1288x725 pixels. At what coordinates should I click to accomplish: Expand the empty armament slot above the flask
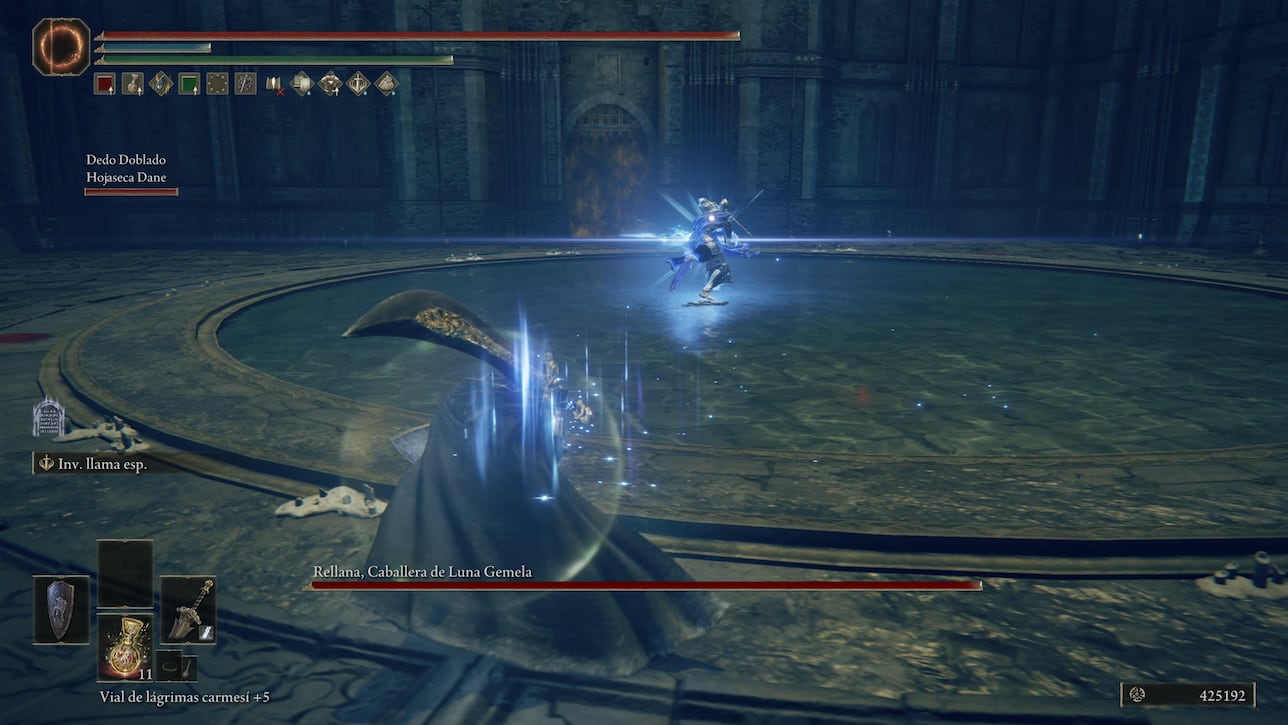(124, 570)
